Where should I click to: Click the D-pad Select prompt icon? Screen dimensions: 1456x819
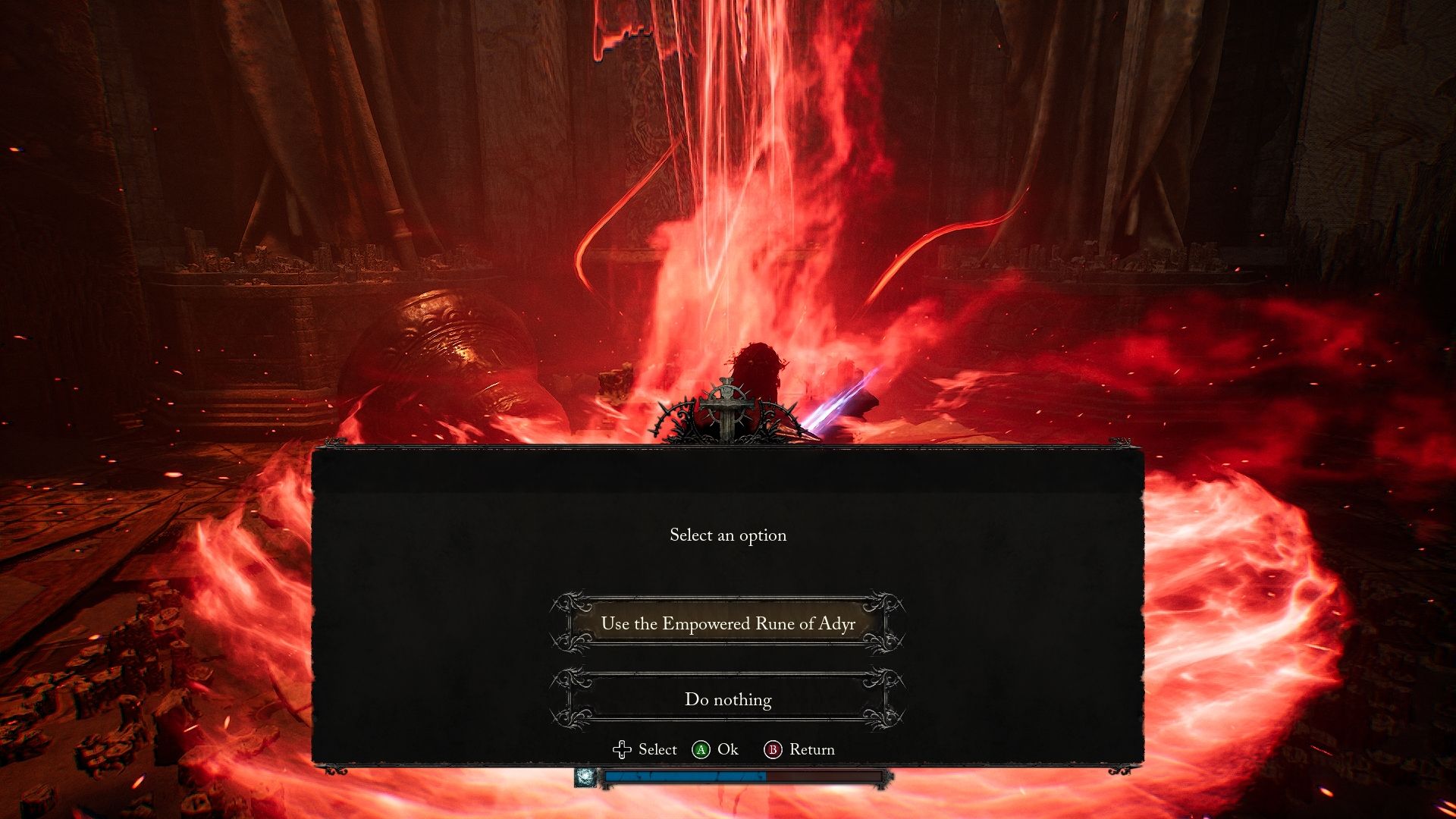pyautogui.click(x=622, y=749)
